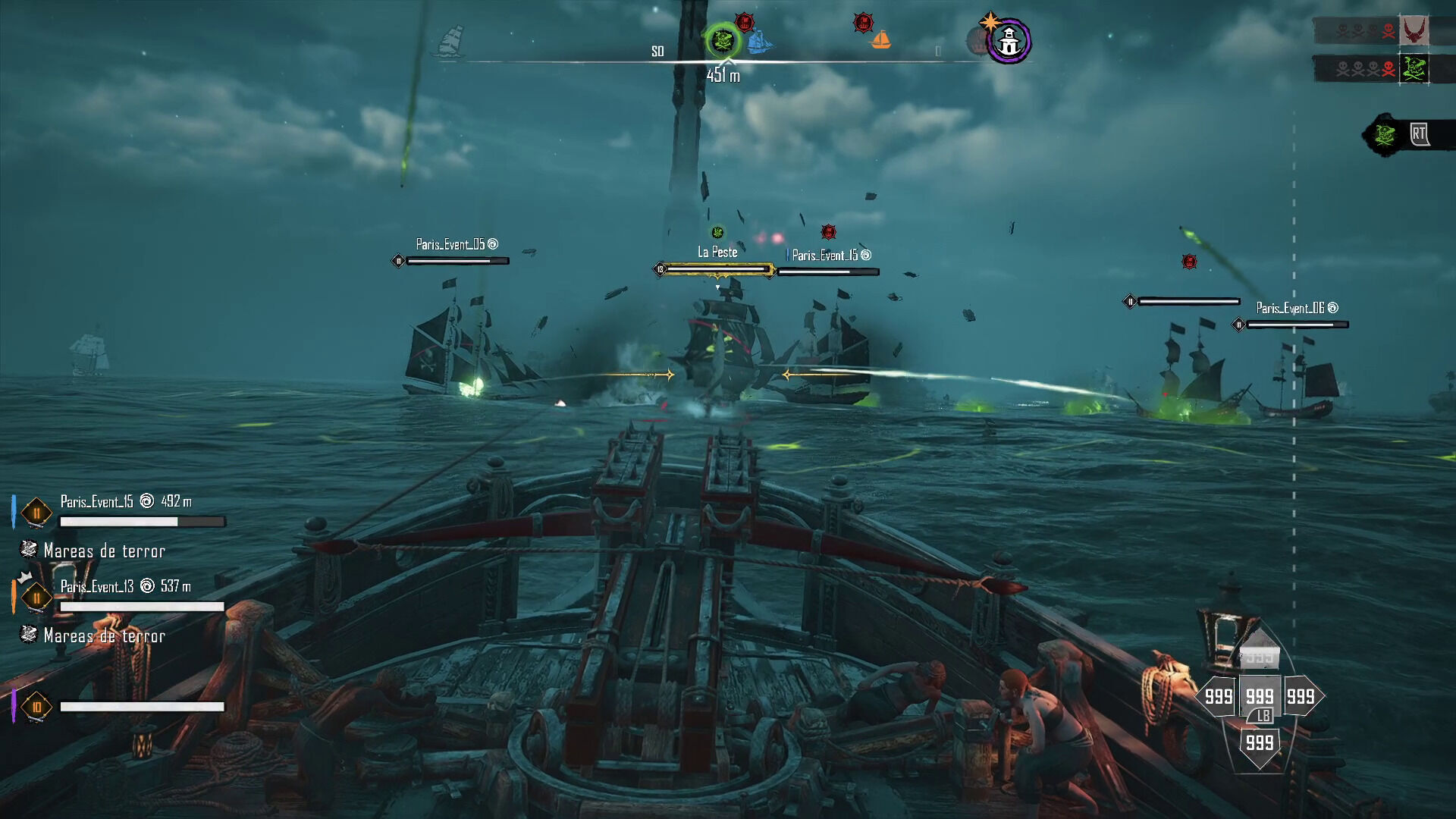Select the purple lighthouse outpost marker
The image size is (1456, 819).
tap(1009, 42)
